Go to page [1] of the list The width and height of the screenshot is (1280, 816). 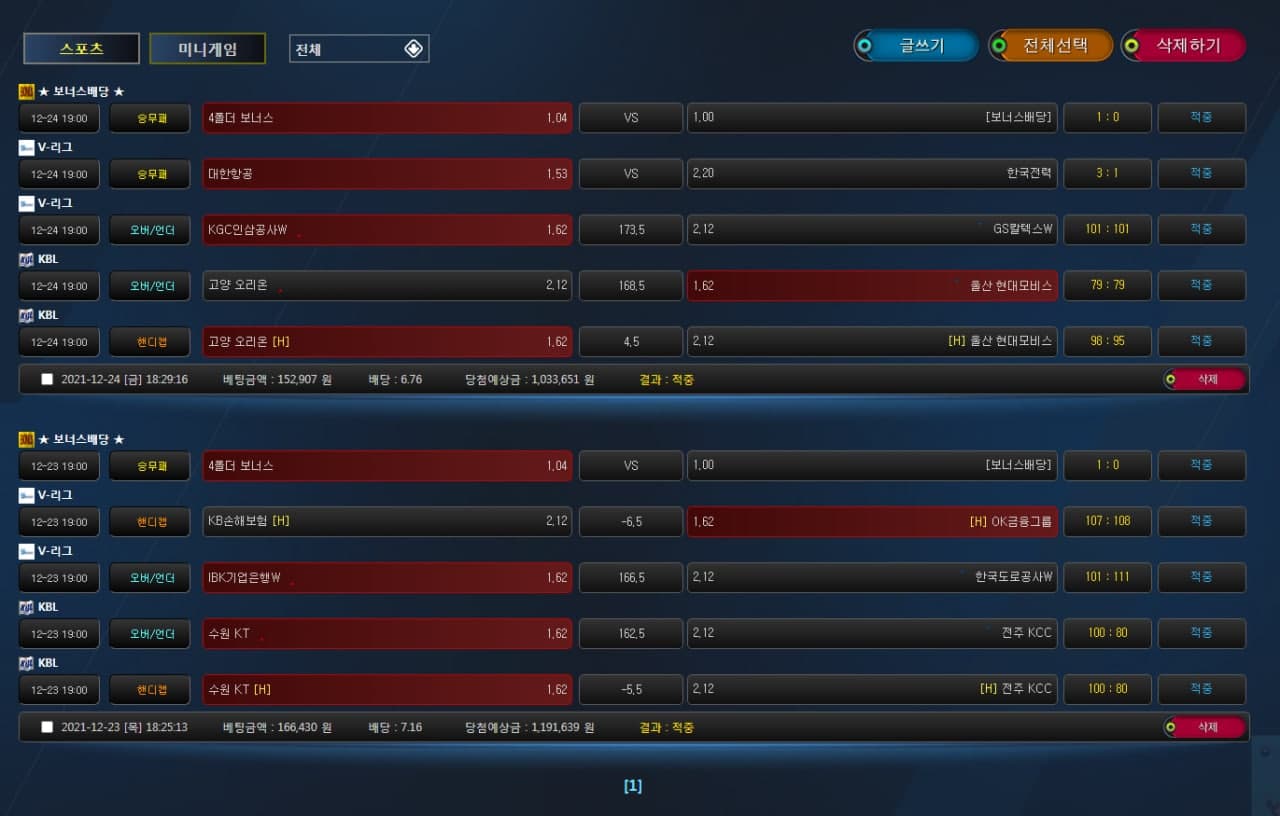pos(633,786)
